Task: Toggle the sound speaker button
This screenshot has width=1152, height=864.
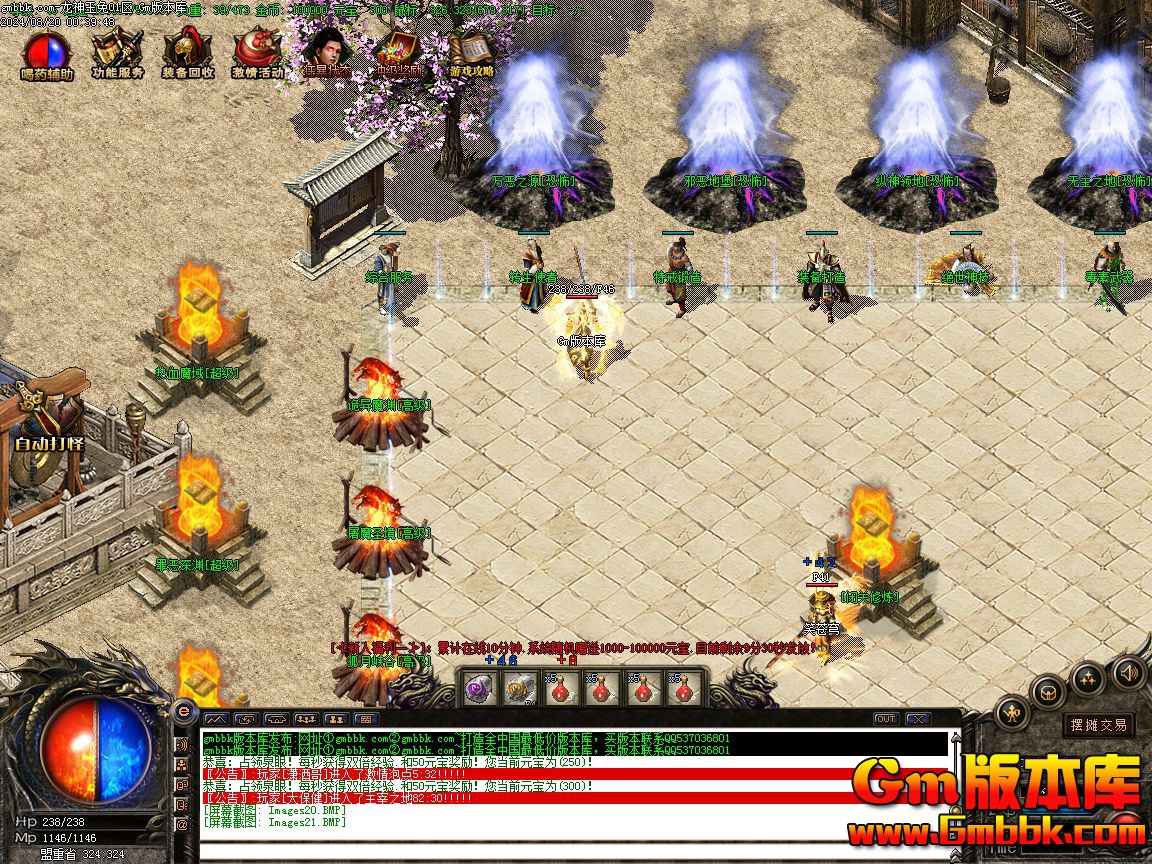Action: pyautogui.click(x=1129, y=671)
